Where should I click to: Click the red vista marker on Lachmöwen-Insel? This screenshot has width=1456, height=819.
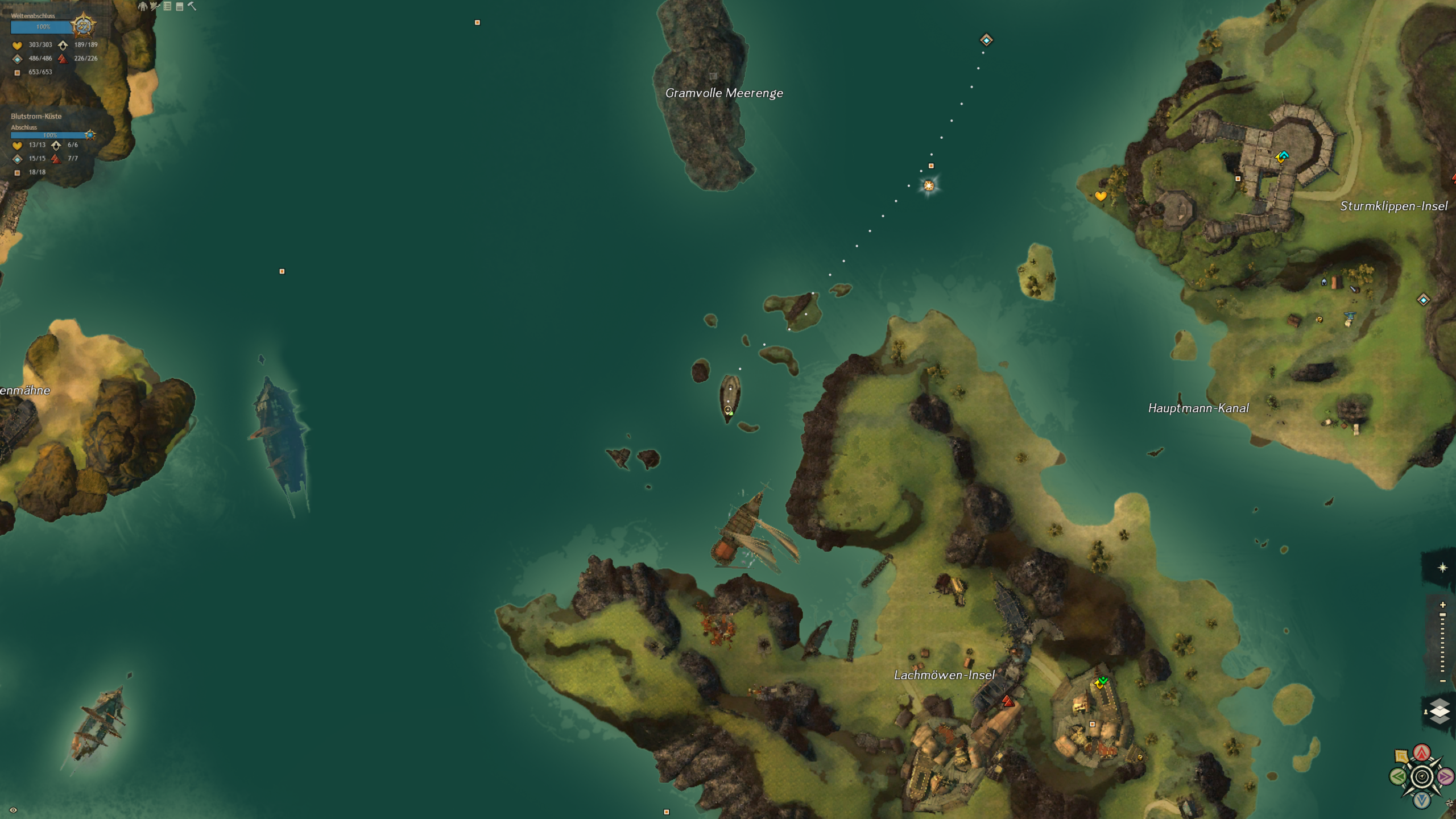(x=1008, y=701)
